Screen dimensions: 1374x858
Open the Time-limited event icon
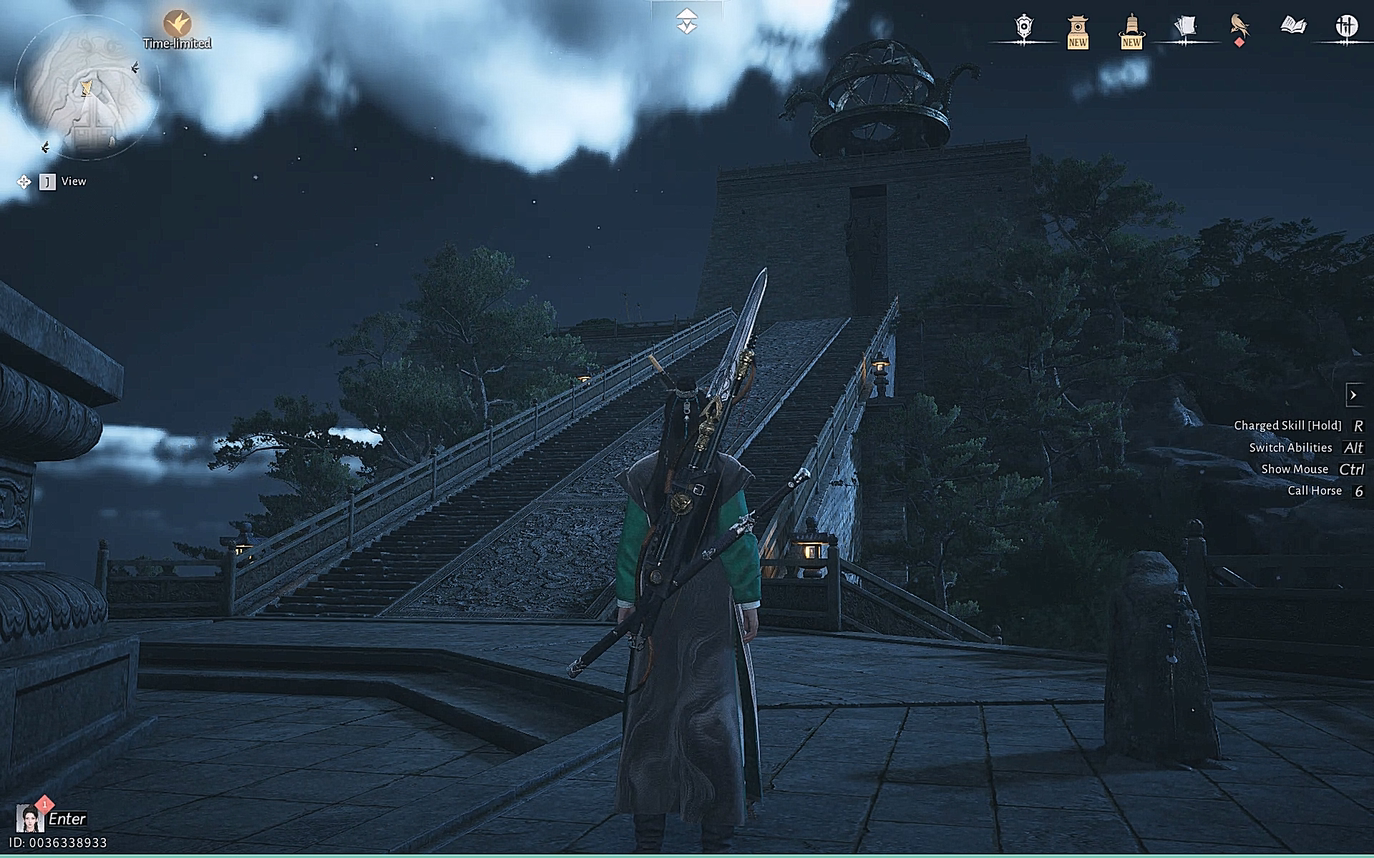pos(177,23)
